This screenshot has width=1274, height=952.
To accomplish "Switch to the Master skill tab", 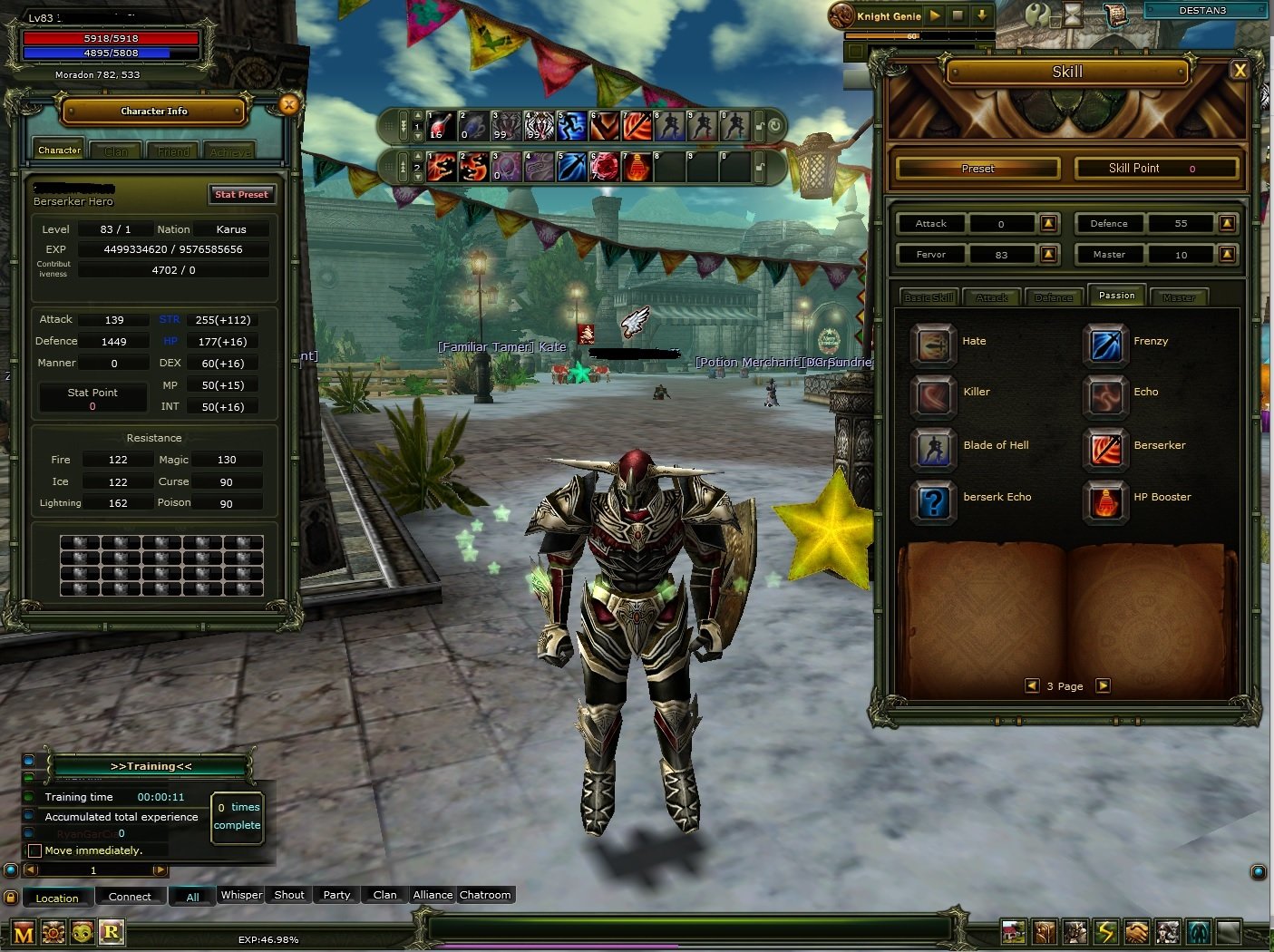I will pos(1178,297).
